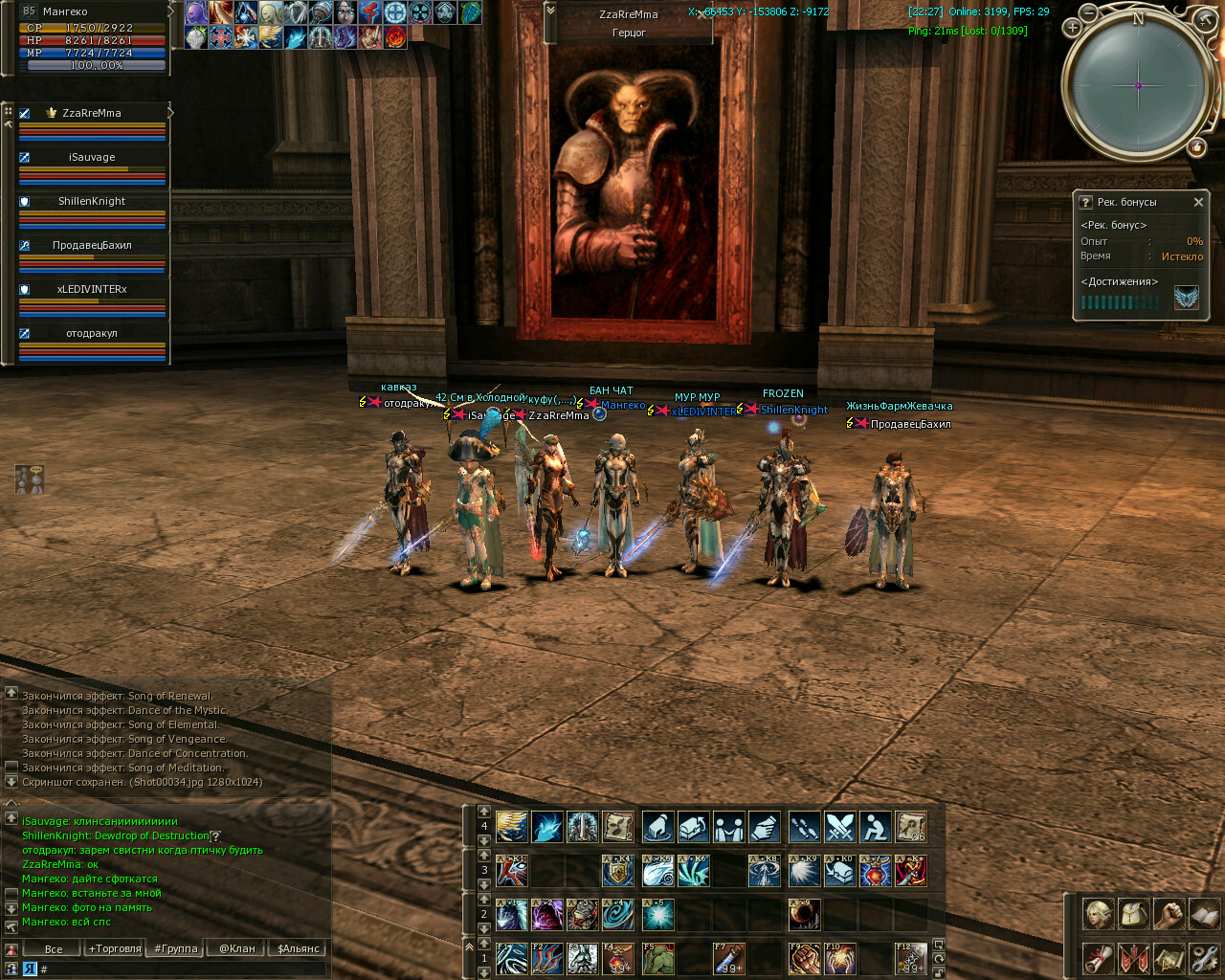
Task: Use the blue potion in slot F7
Action: pyautogui.click(x=729, y=958)
